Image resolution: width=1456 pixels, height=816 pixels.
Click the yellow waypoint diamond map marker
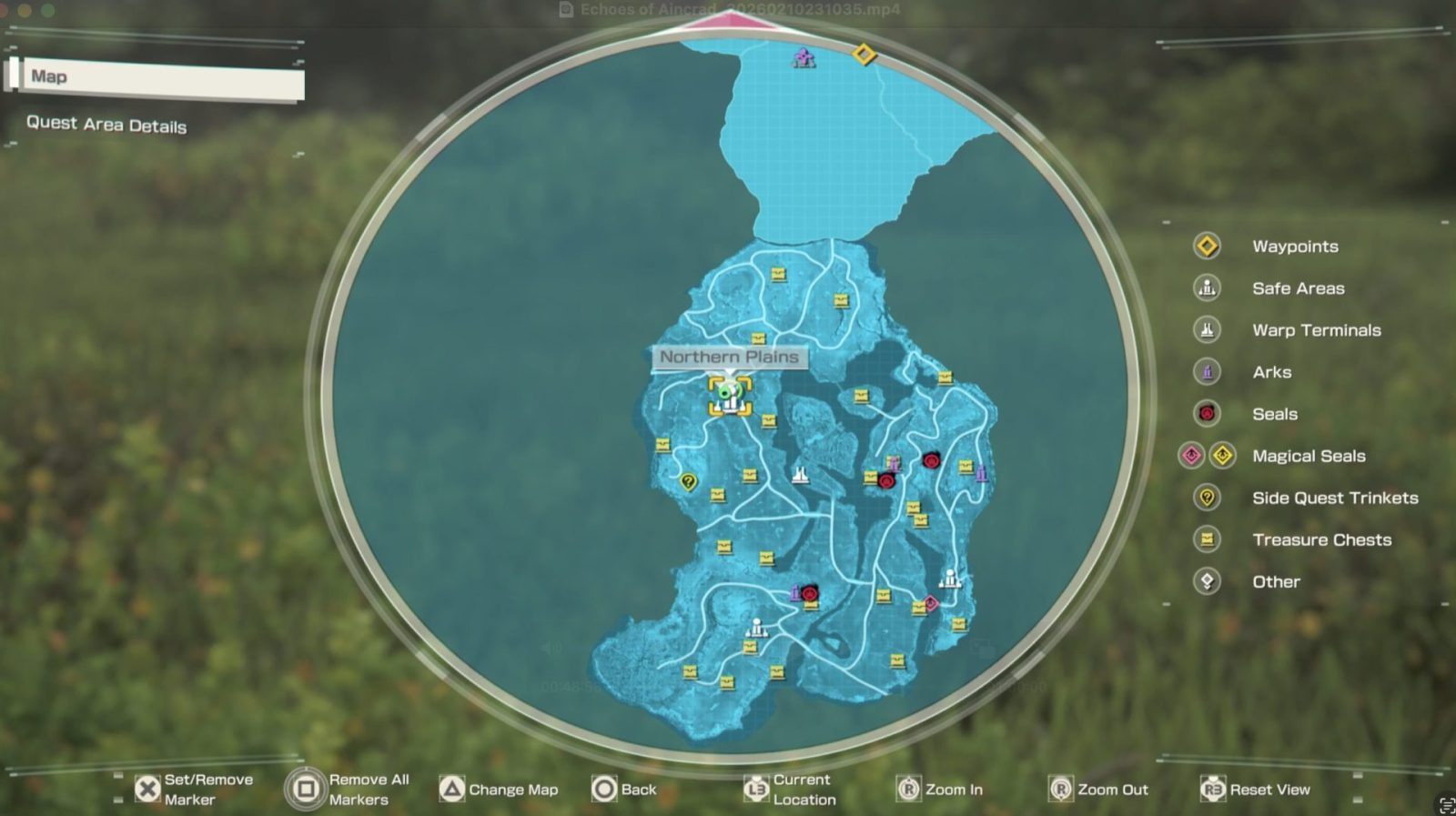864,55
